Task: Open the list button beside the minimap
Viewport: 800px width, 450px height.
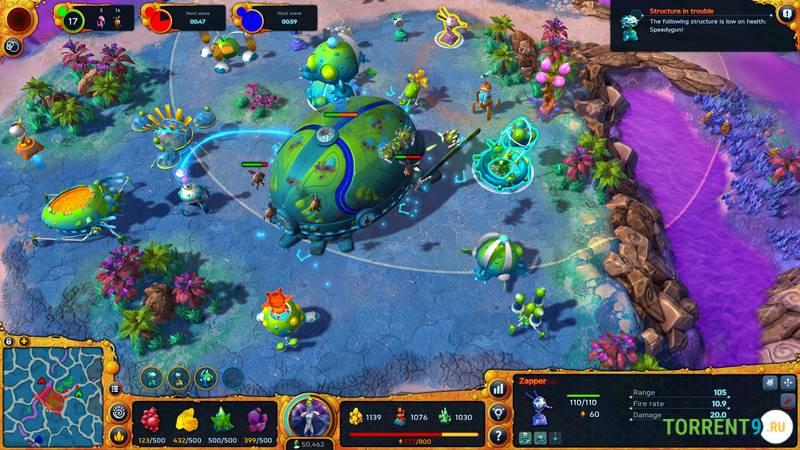Action: point(116,388)
